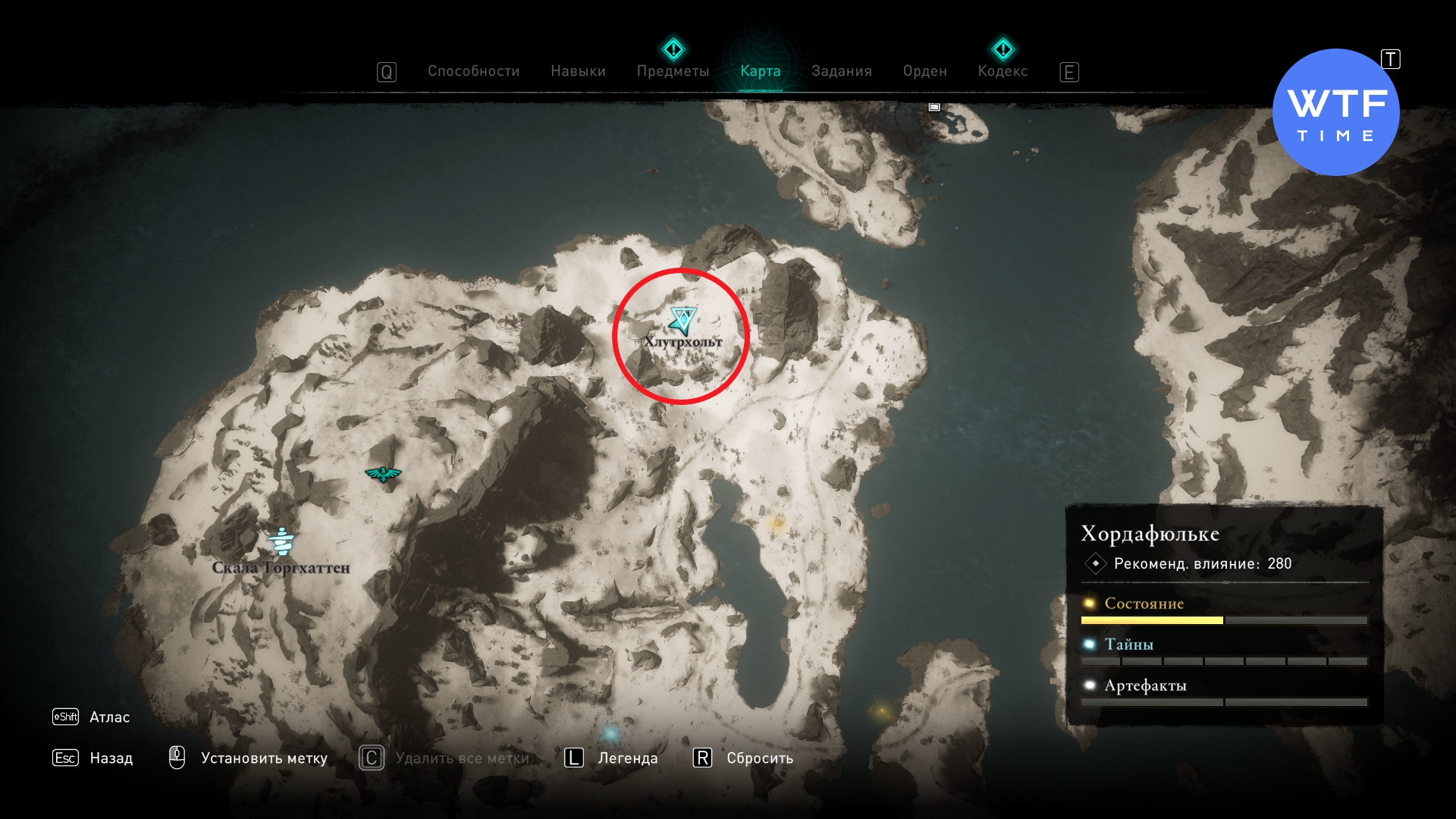
Task: Go back with the Назад button
Action: pyautogui.click(x=111, y=758)
